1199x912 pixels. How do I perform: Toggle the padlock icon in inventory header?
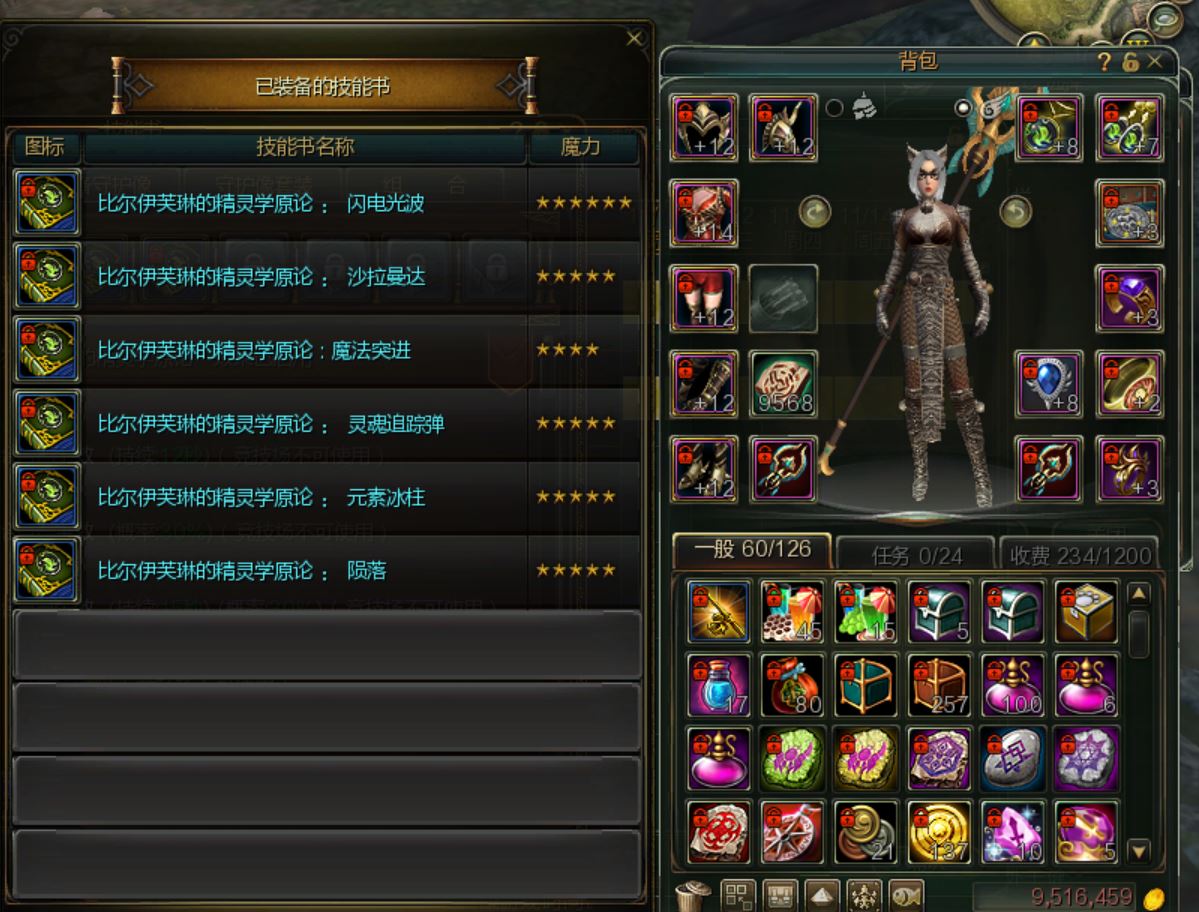click(1130, 62)
